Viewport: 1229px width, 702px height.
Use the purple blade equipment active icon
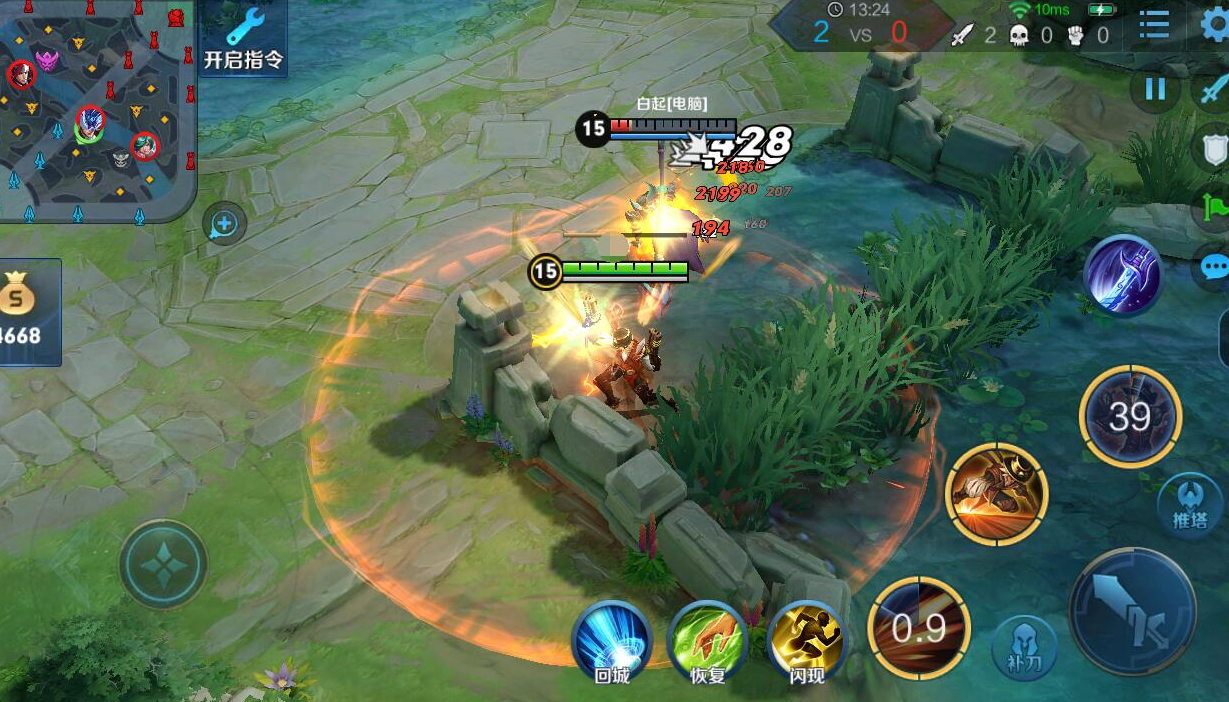point(1123,276)
